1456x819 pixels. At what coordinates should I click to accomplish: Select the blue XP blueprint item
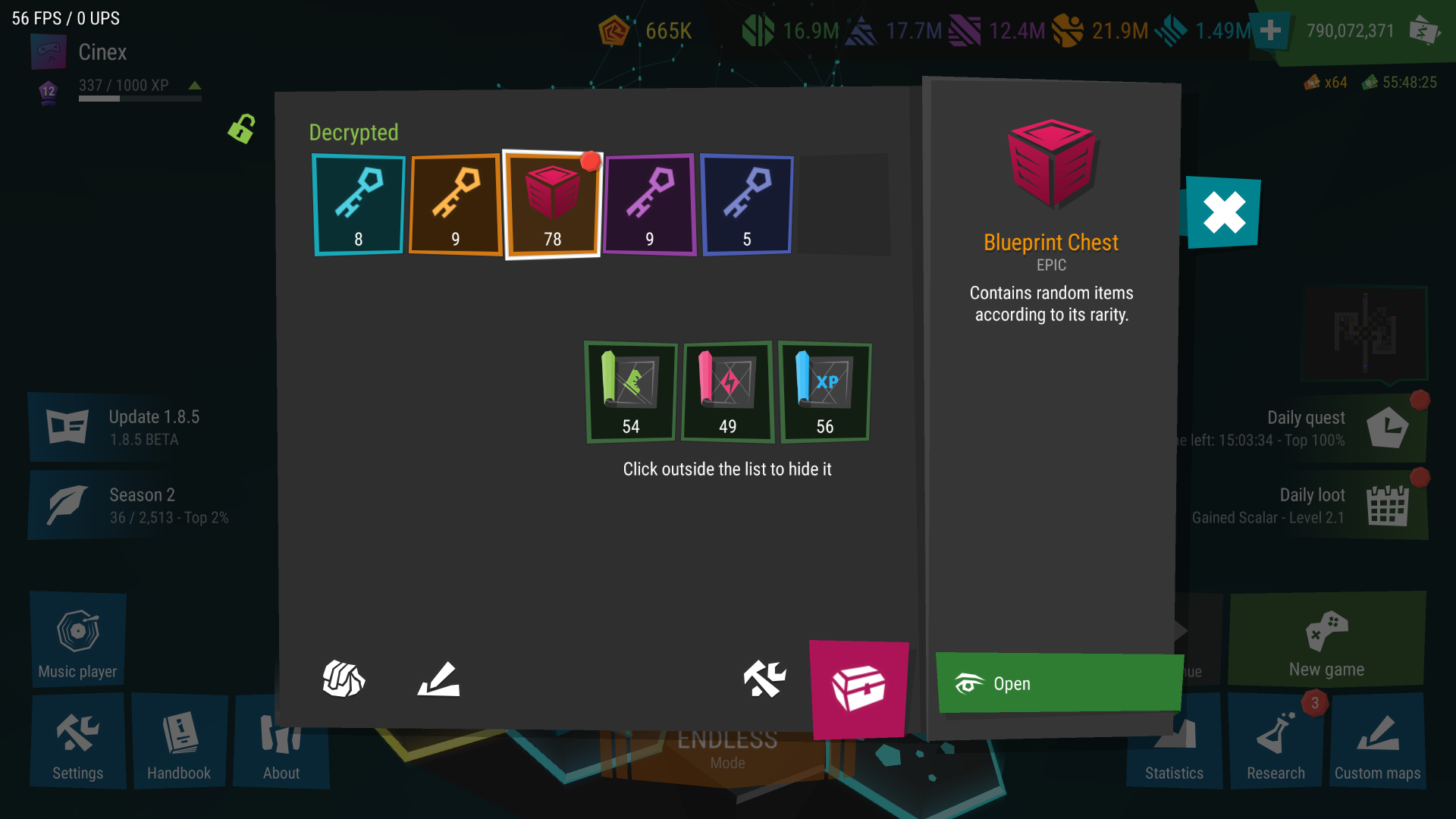(824, 391)
